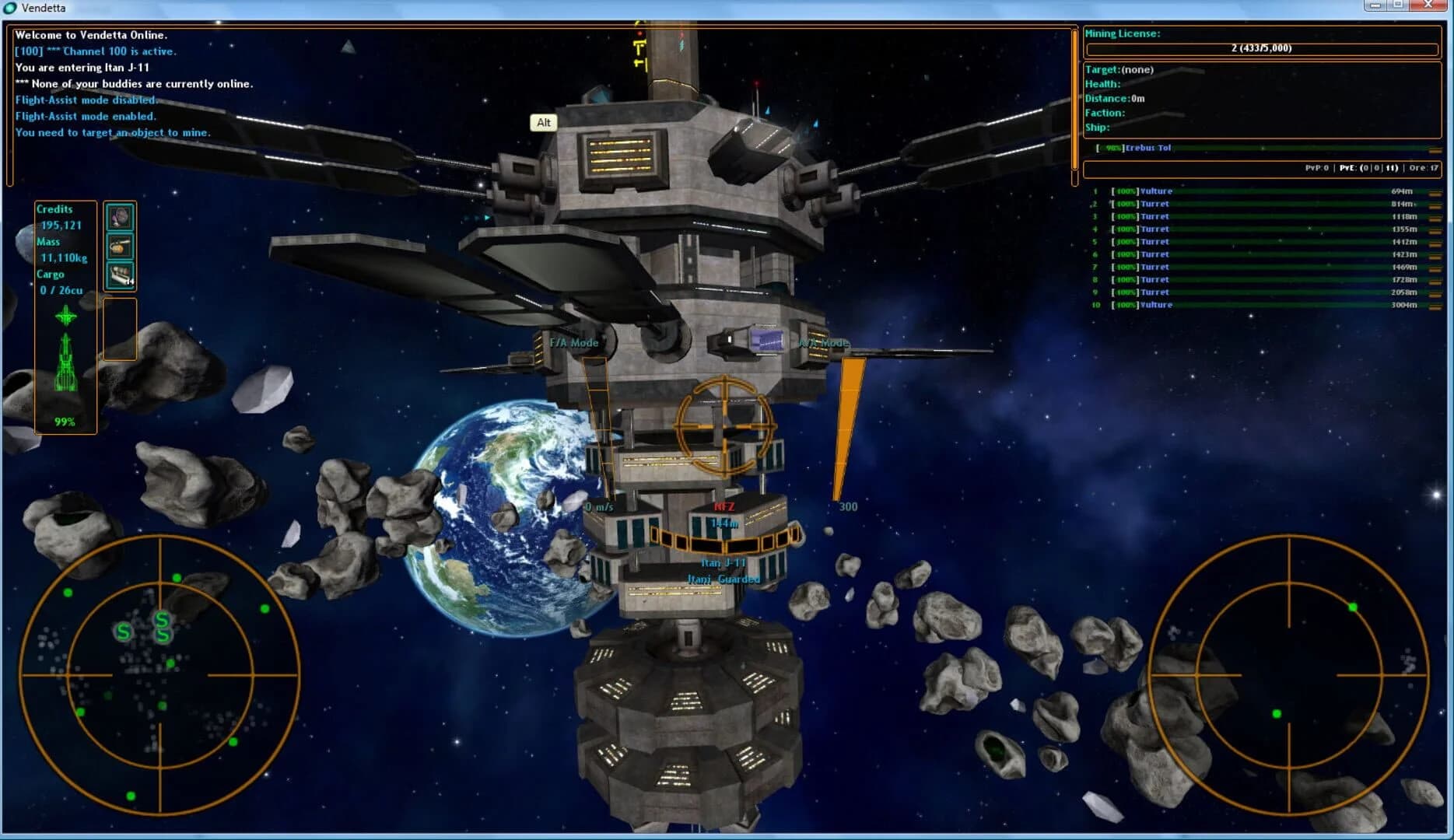This screenshot has height=840, width=1454.
Task: Select the Vulture at 694m in the contact list
Action: 1151,191
